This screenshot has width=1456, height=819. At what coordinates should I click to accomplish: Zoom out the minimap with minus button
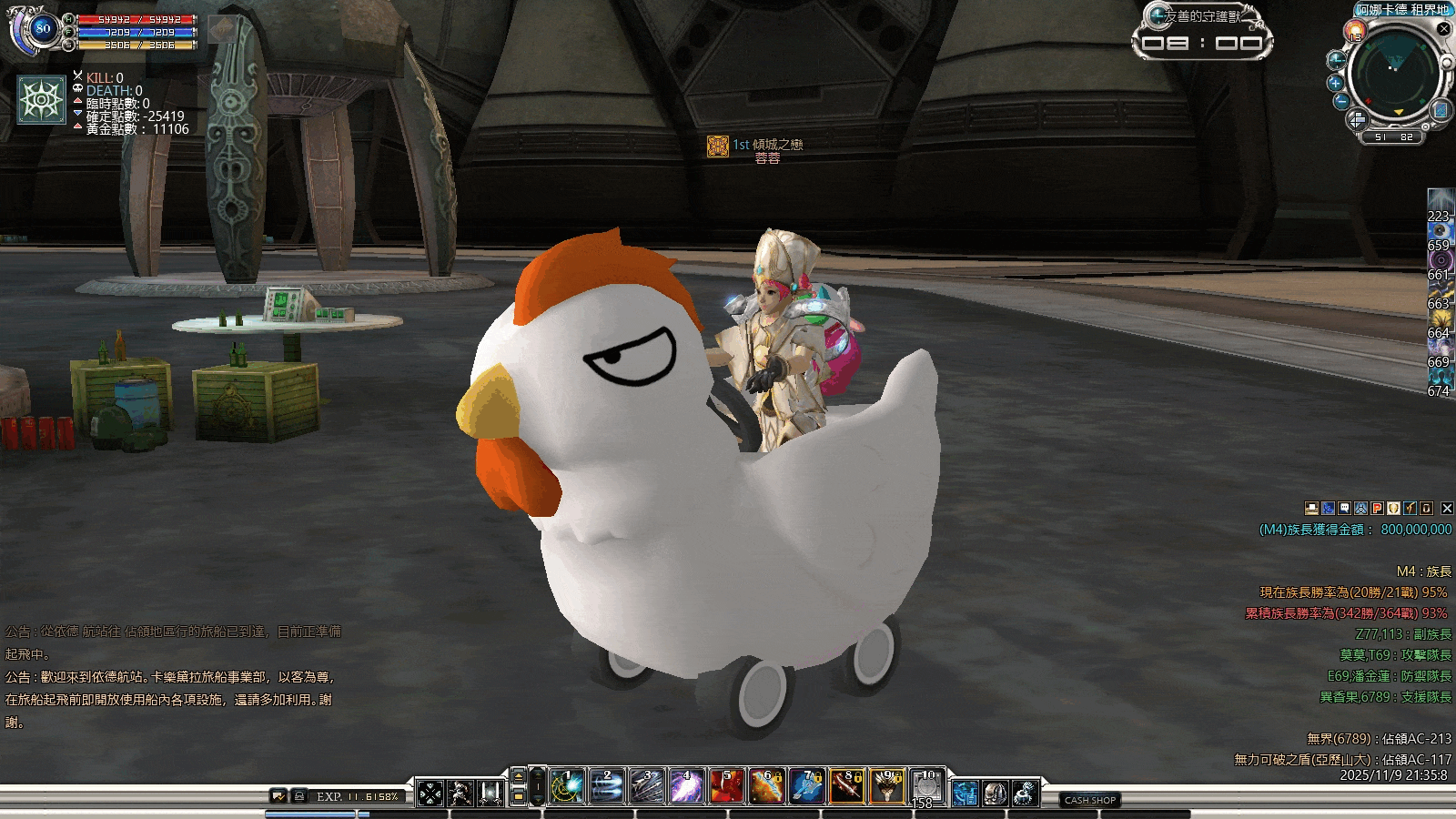coord(1340,102)
